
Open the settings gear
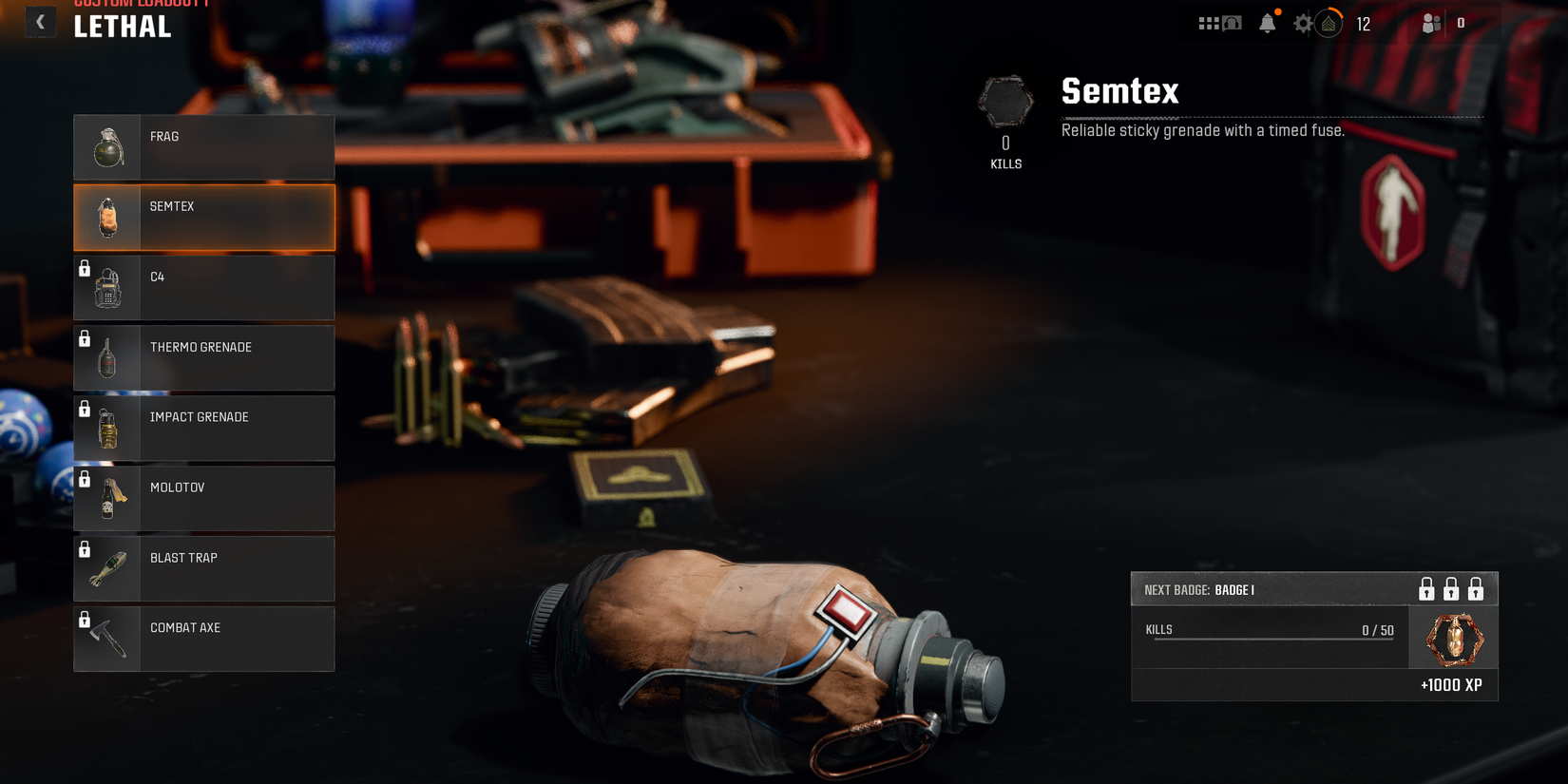point(1304,22)
